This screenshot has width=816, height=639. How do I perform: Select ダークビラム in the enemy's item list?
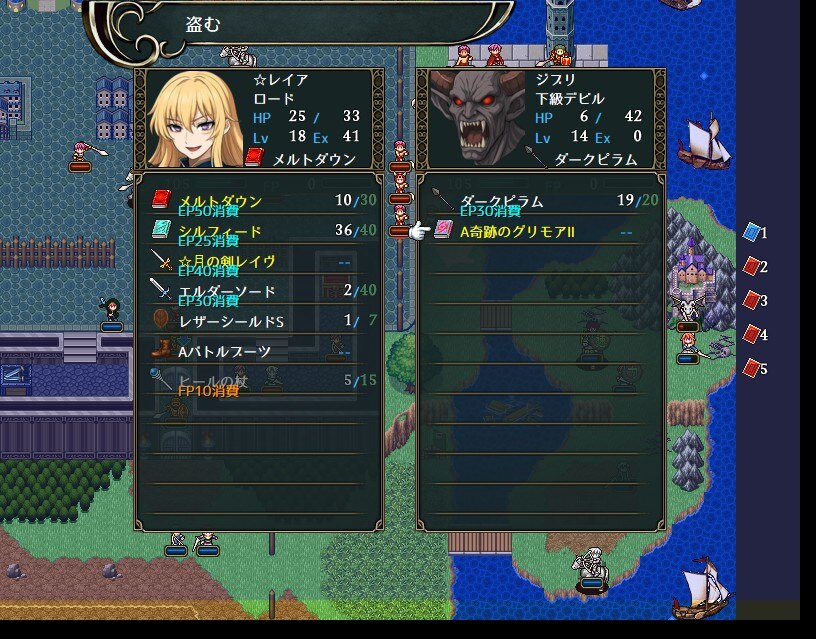coord(540,201)
